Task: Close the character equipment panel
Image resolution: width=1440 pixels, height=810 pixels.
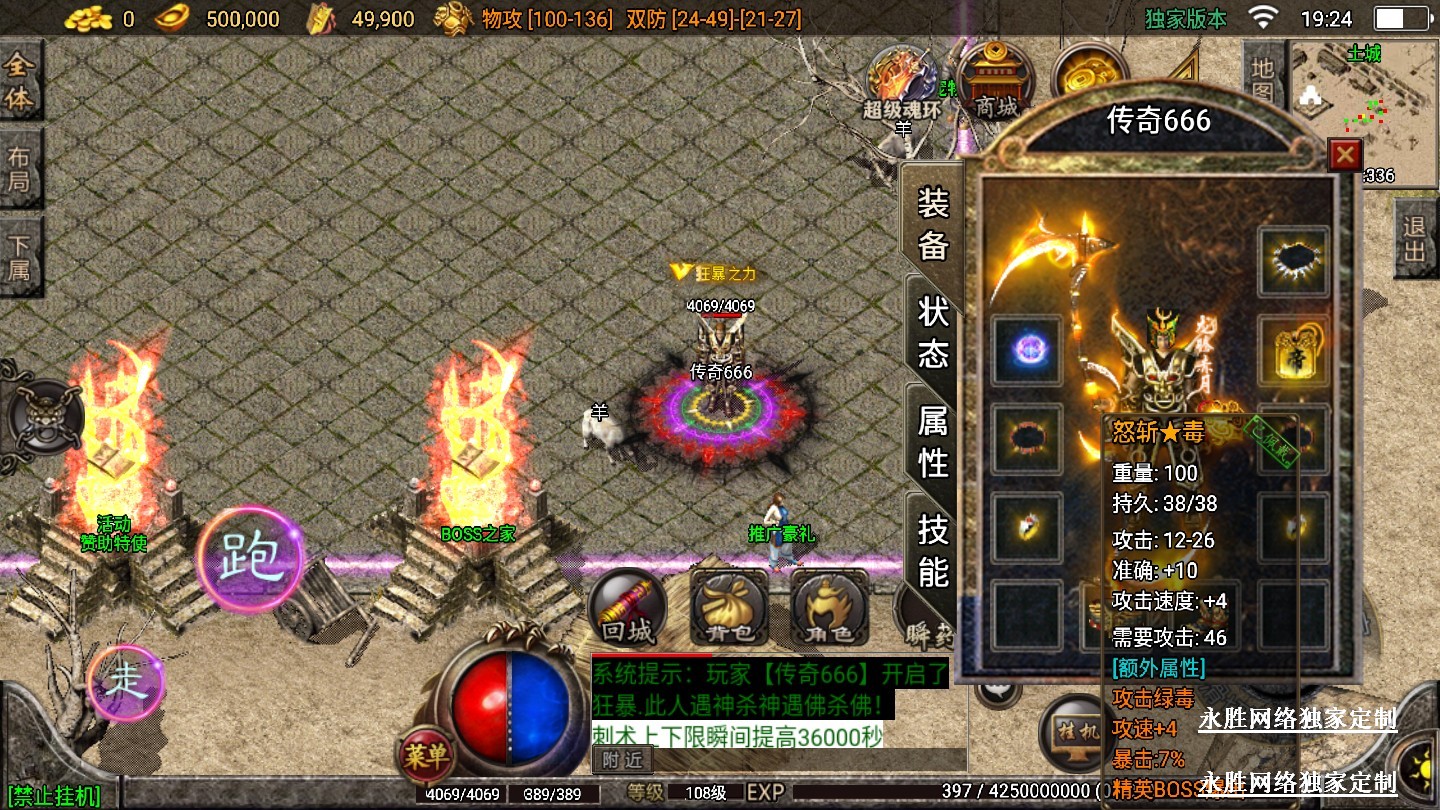Action: click(1345, 155)
